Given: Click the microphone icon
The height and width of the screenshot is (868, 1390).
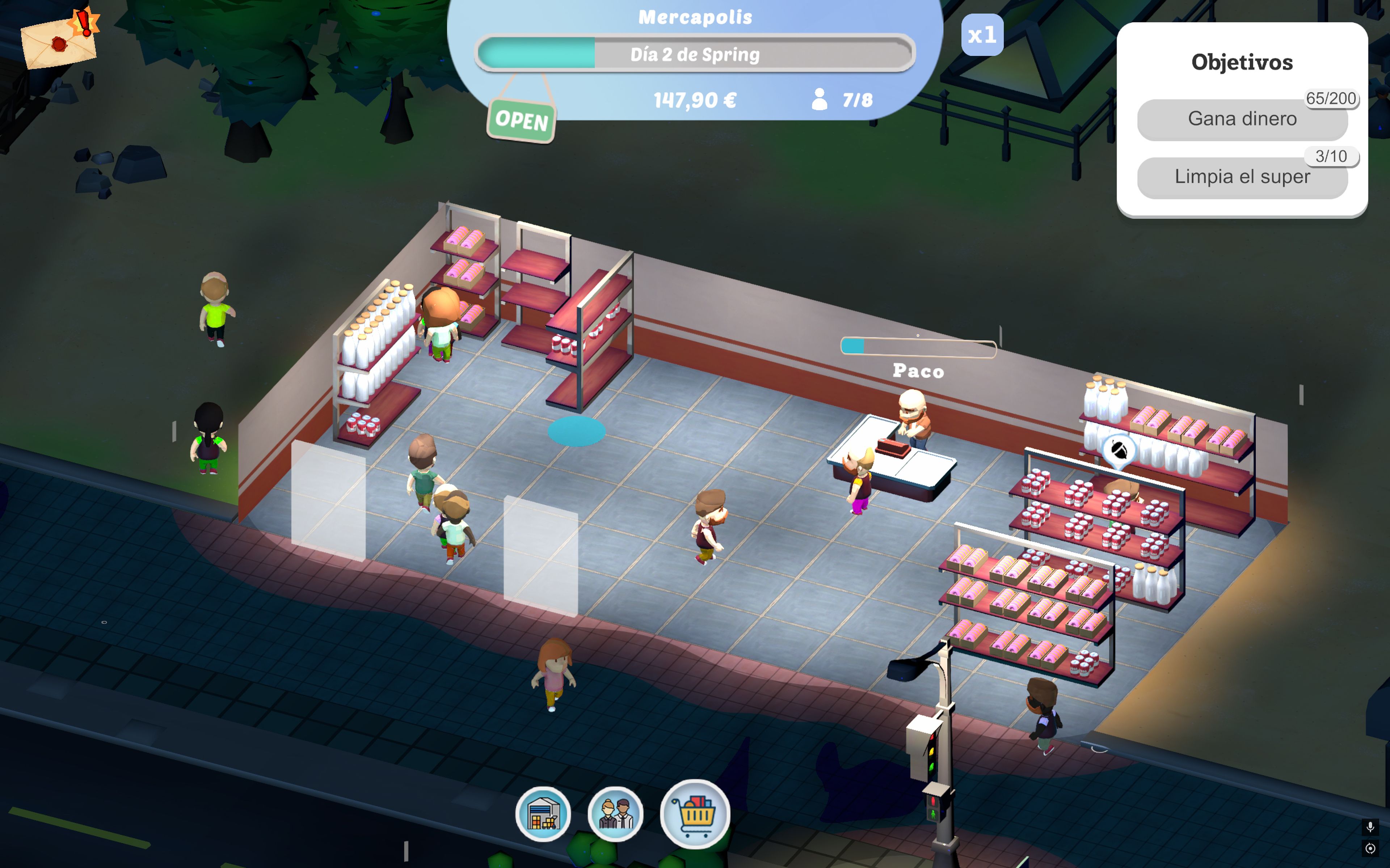Looking at the screenshot, I should coord(1370,827).
